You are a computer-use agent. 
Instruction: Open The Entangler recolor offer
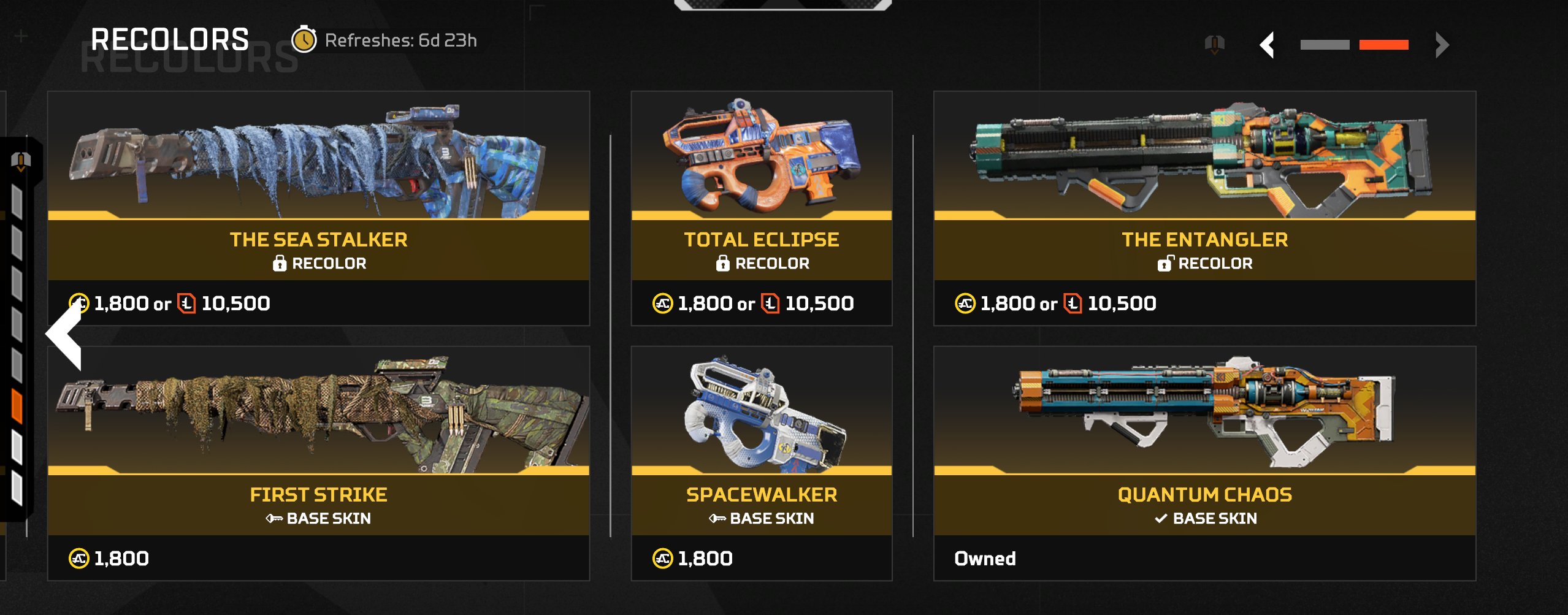pyautogui.click(x=1204, y=208)
